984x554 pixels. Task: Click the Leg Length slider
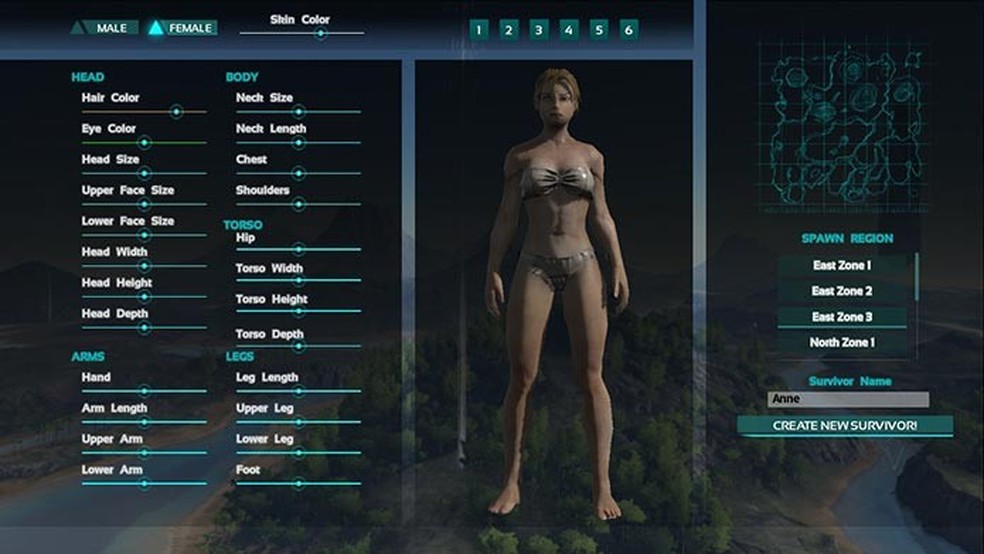click(x=298, y=391)
